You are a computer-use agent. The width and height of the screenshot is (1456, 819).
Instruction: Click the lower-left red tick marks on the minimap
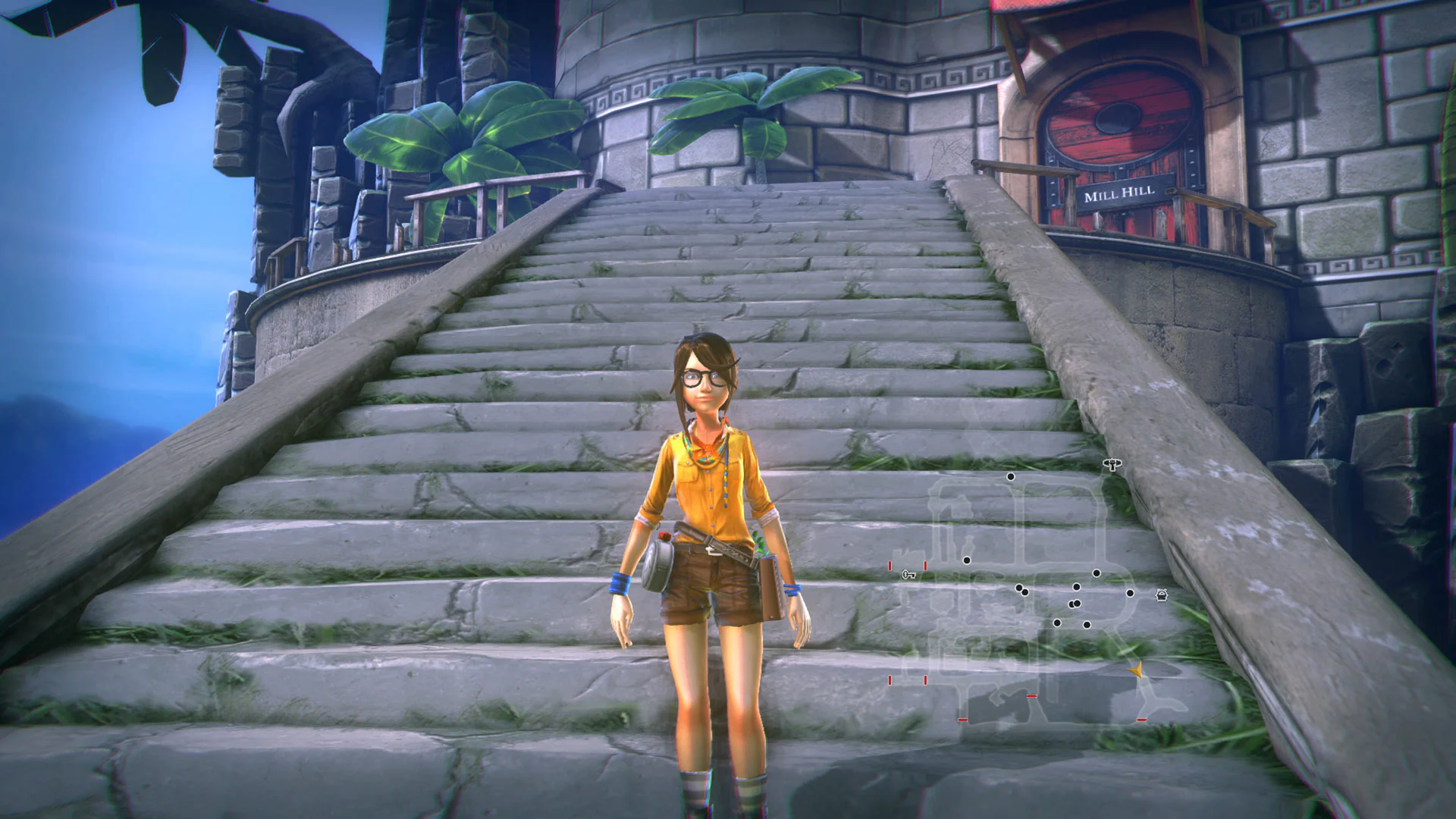907,679
